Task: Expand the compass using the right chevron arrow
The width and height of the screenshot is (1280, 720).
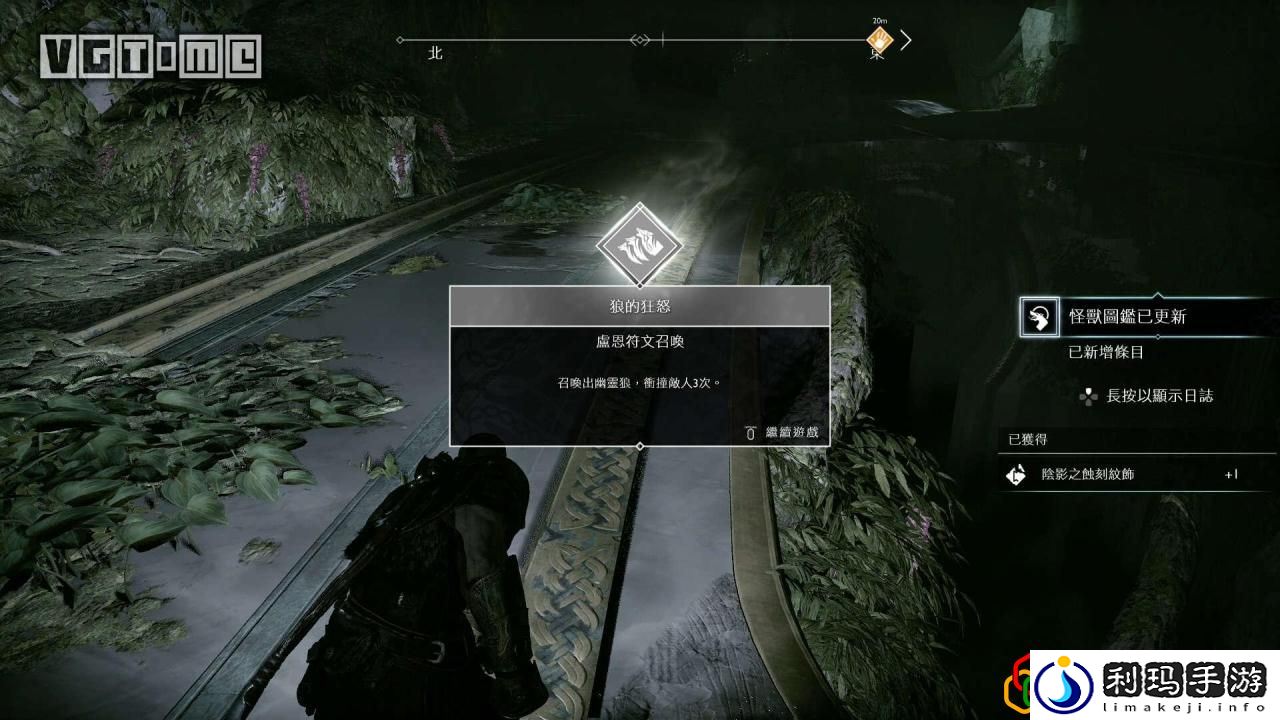Action: [x=906, y=38]
